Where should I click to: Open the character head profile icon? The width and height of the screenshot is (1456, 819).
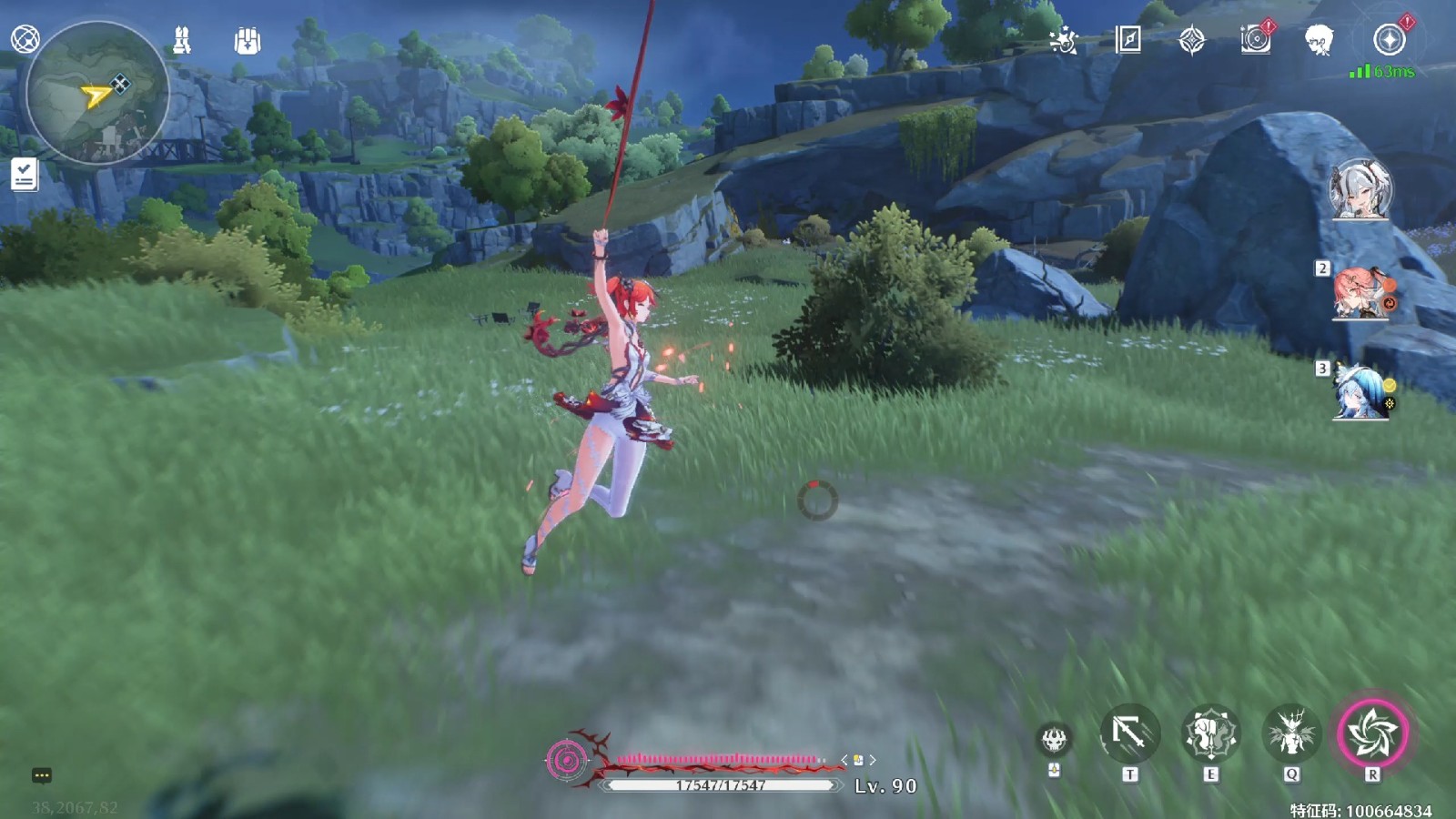(1319, 40)
